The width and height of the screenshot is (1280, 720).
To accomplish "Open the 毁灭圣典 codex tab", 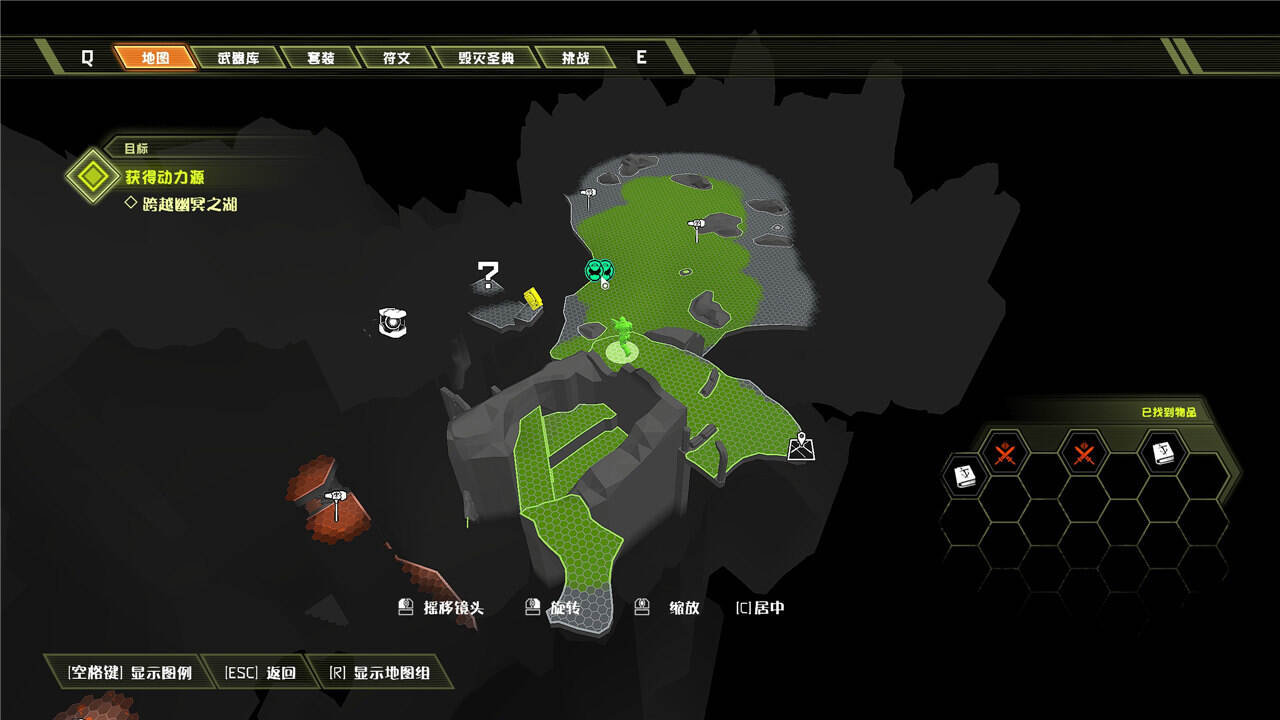I will click(486, 57).
